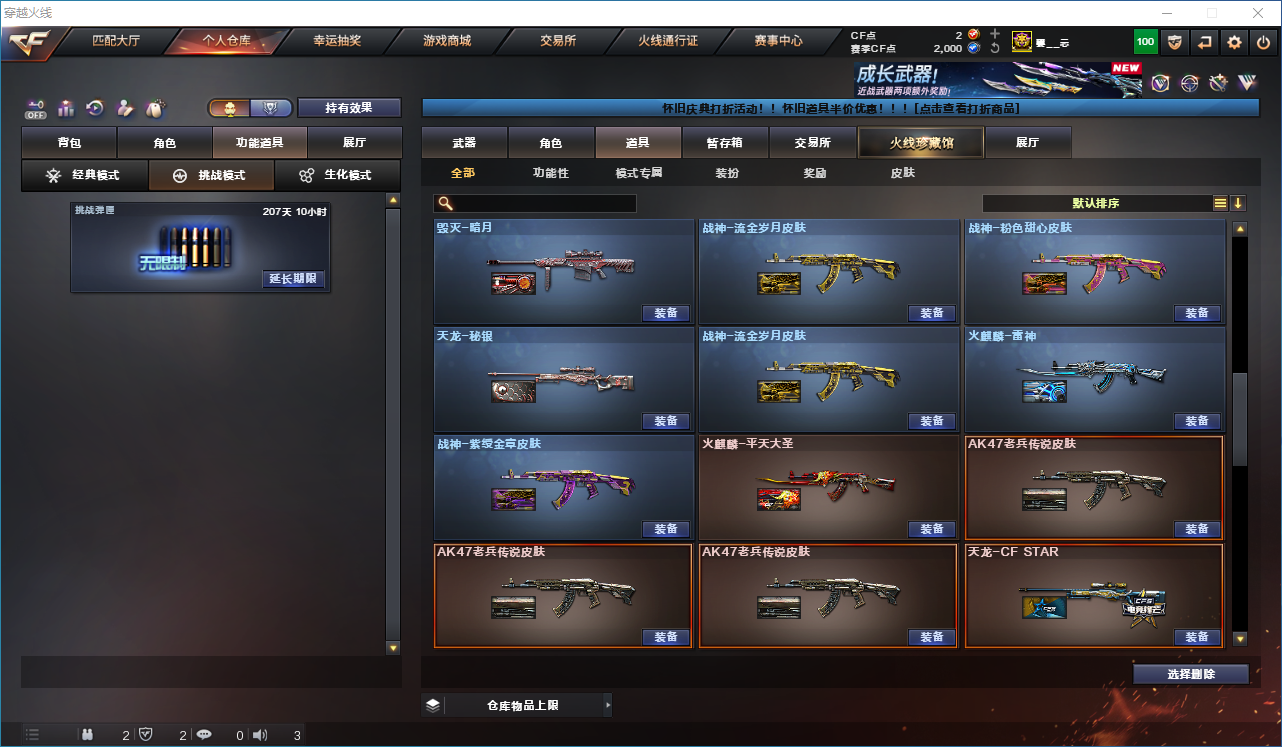1282x747 pixels.
Task: Equip the 天龙-CF STAR weapon
Action: pos(1197,637)
